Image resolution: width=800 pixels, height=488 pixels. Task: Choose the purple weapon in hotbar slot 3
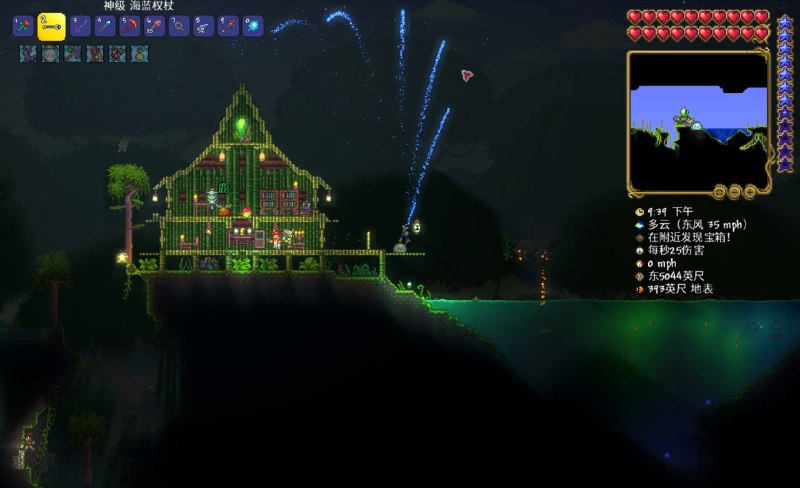click(80, 27)
